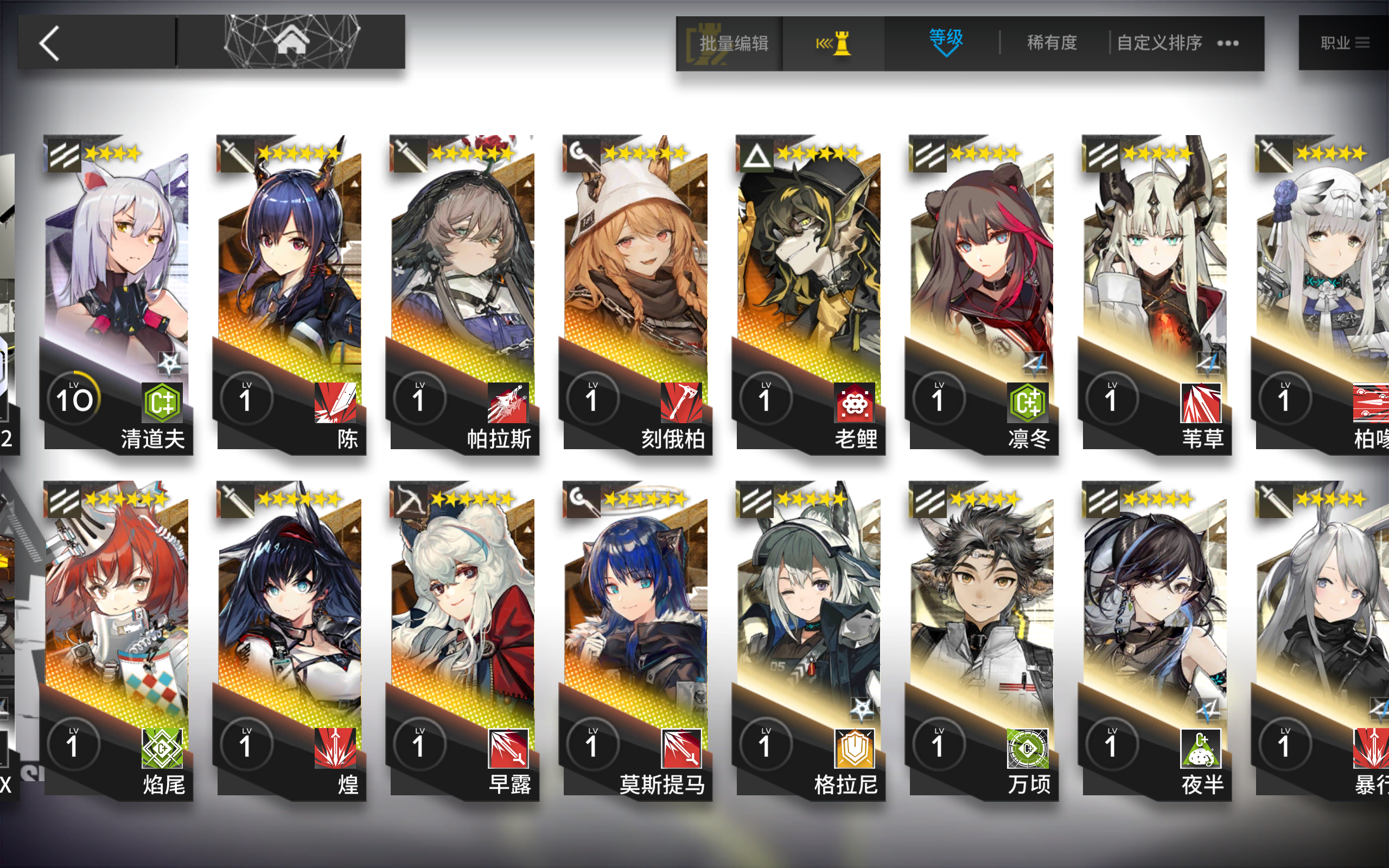
Task: Tap the back arrow icon
Action: 50,43
